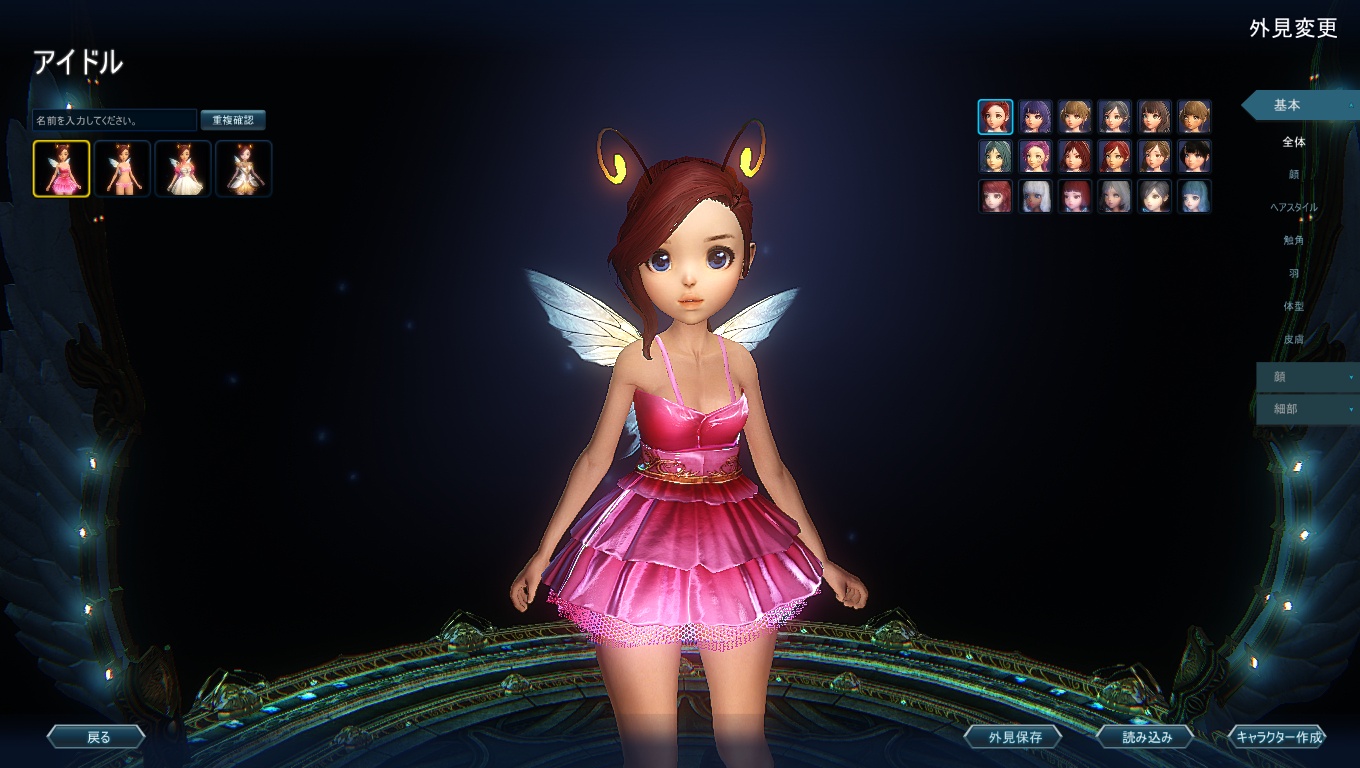This screenshot has width=1360, height=768.
Task: Collapse the 基本 category header
Action: click(x=1298, y=105)
